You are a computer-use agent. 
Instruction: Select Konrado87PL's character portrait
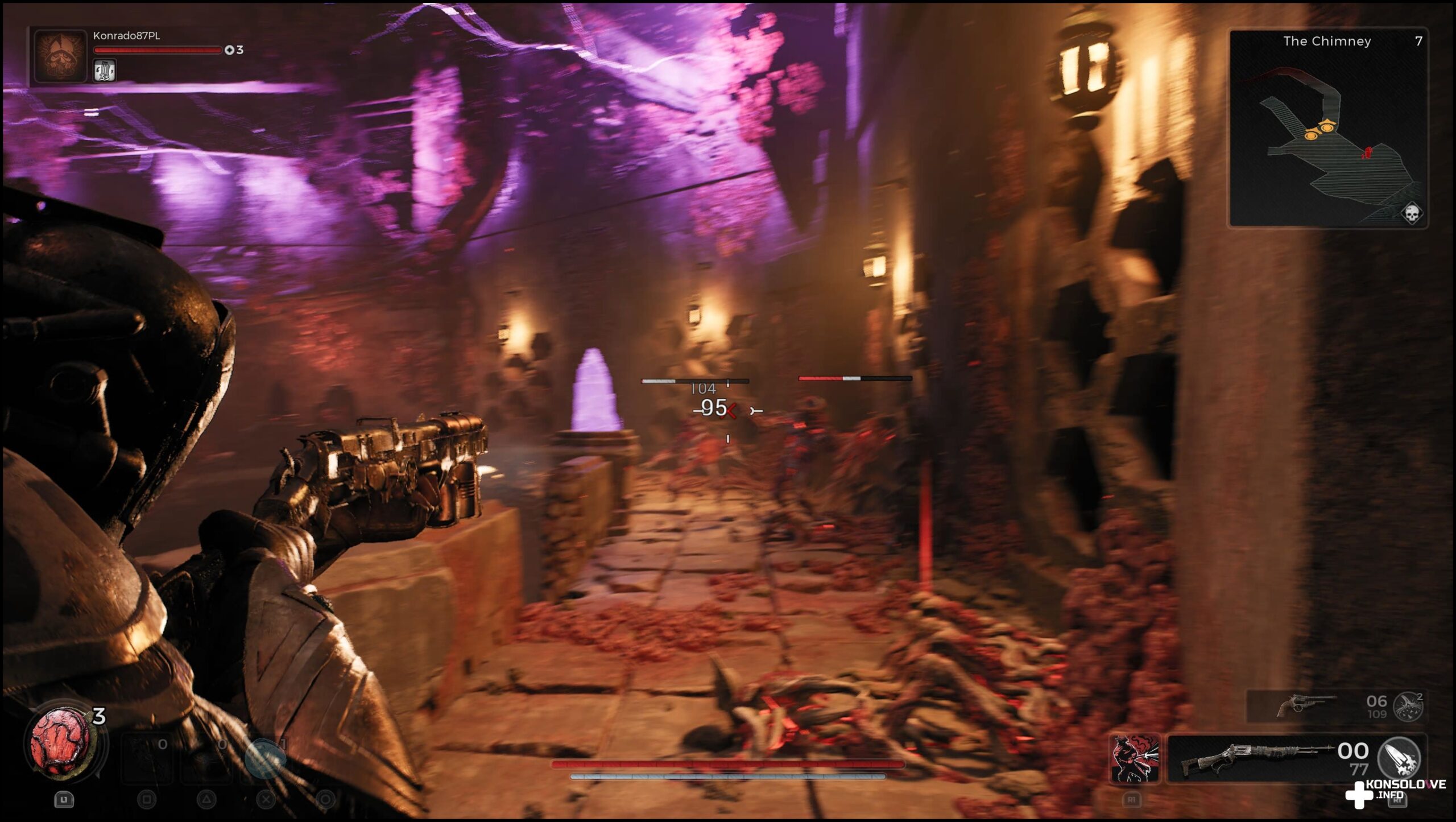(60, 56)
